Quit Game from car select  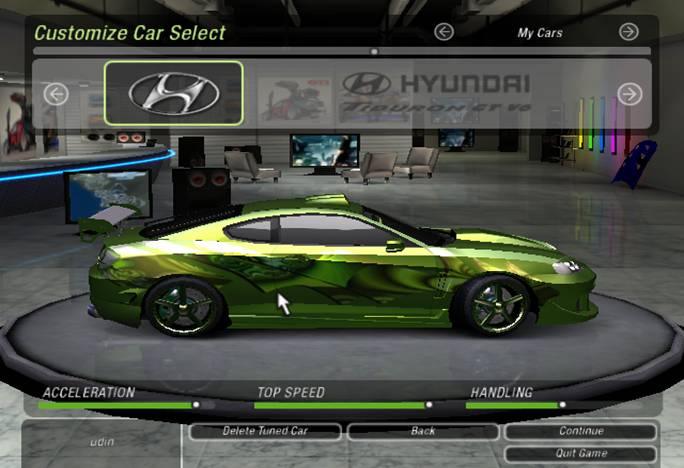[x=580, y=453]
